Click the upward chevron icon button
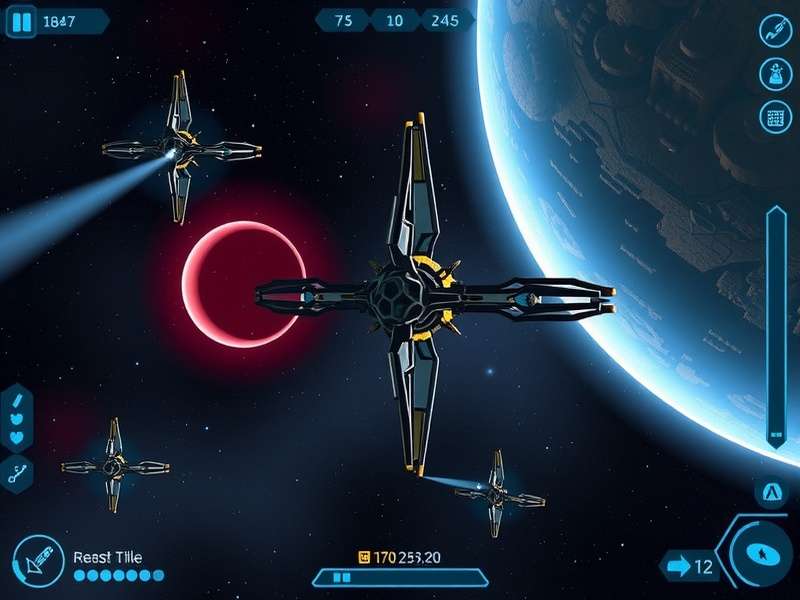The height and width of the screenshot is (600, 800). [771, 492]
